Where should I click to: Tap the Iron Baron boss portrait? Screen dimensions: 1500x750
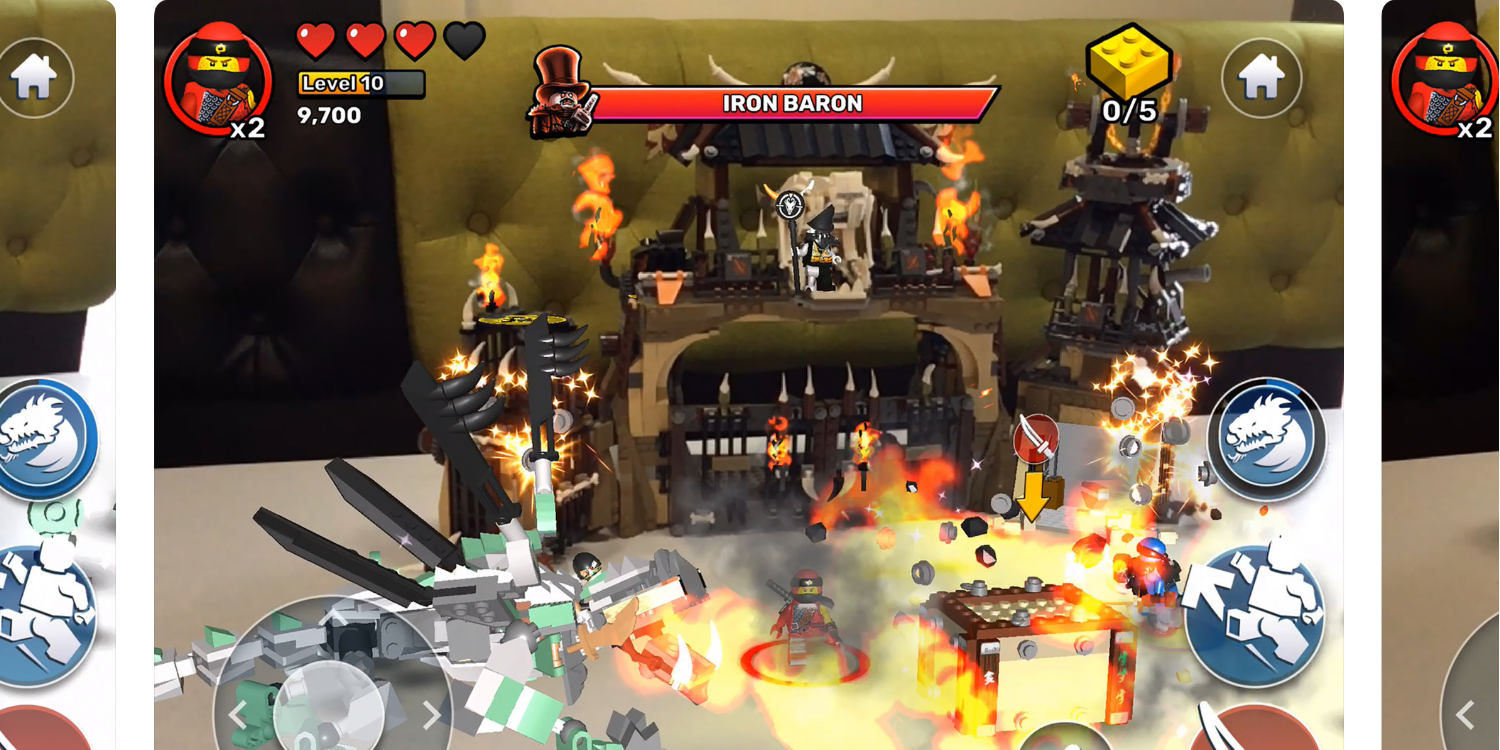click(563, 100)
